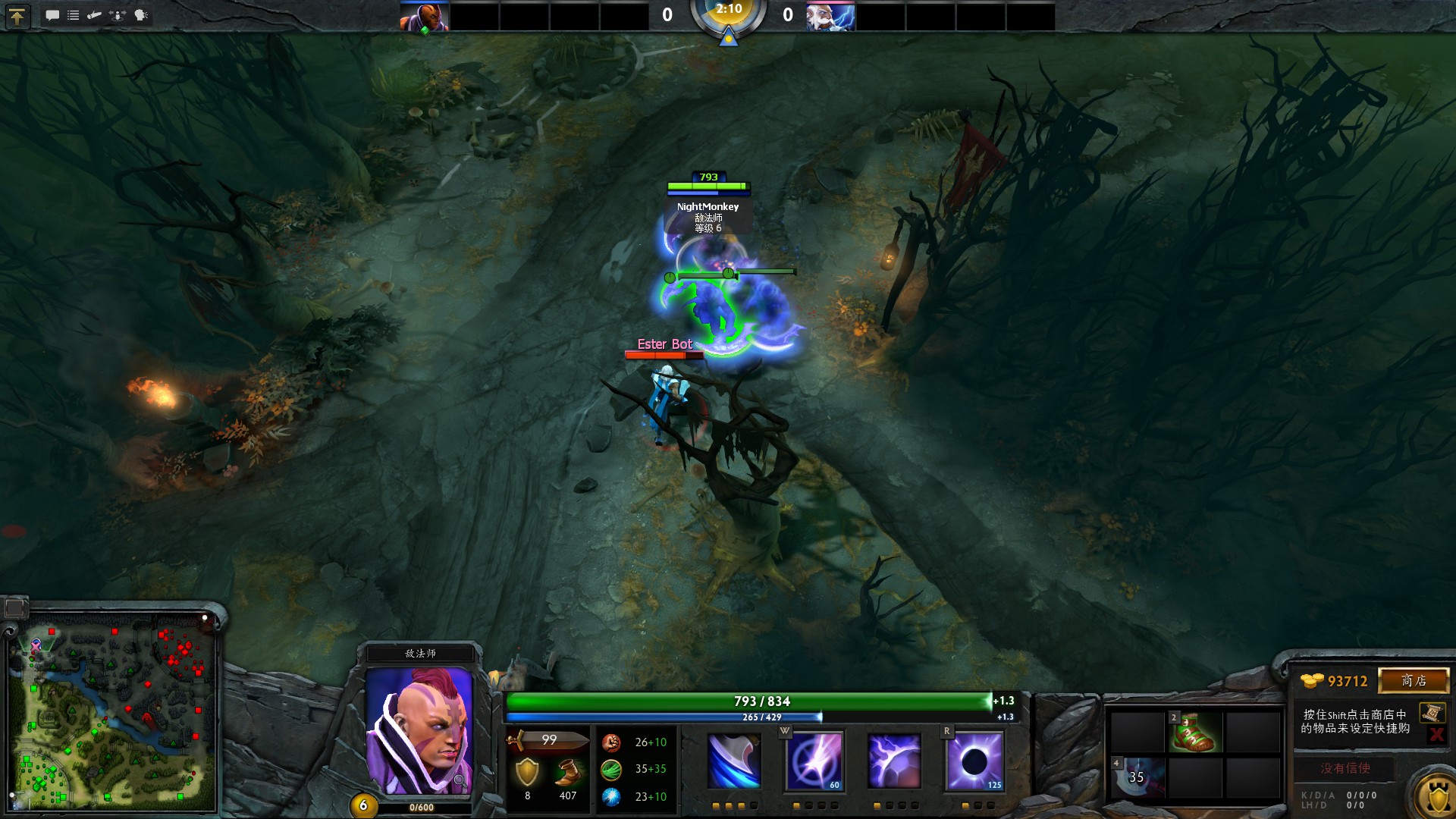Open the shop with the 商店 button

[x=1414, y=680]
